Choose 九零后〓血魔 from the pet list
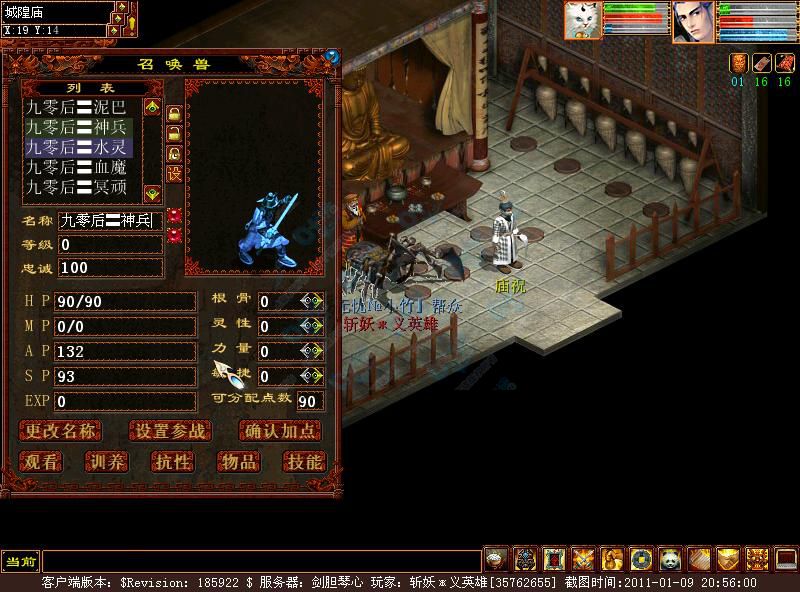This screenshot has width=800, height=592. click(x=76, y=167)
